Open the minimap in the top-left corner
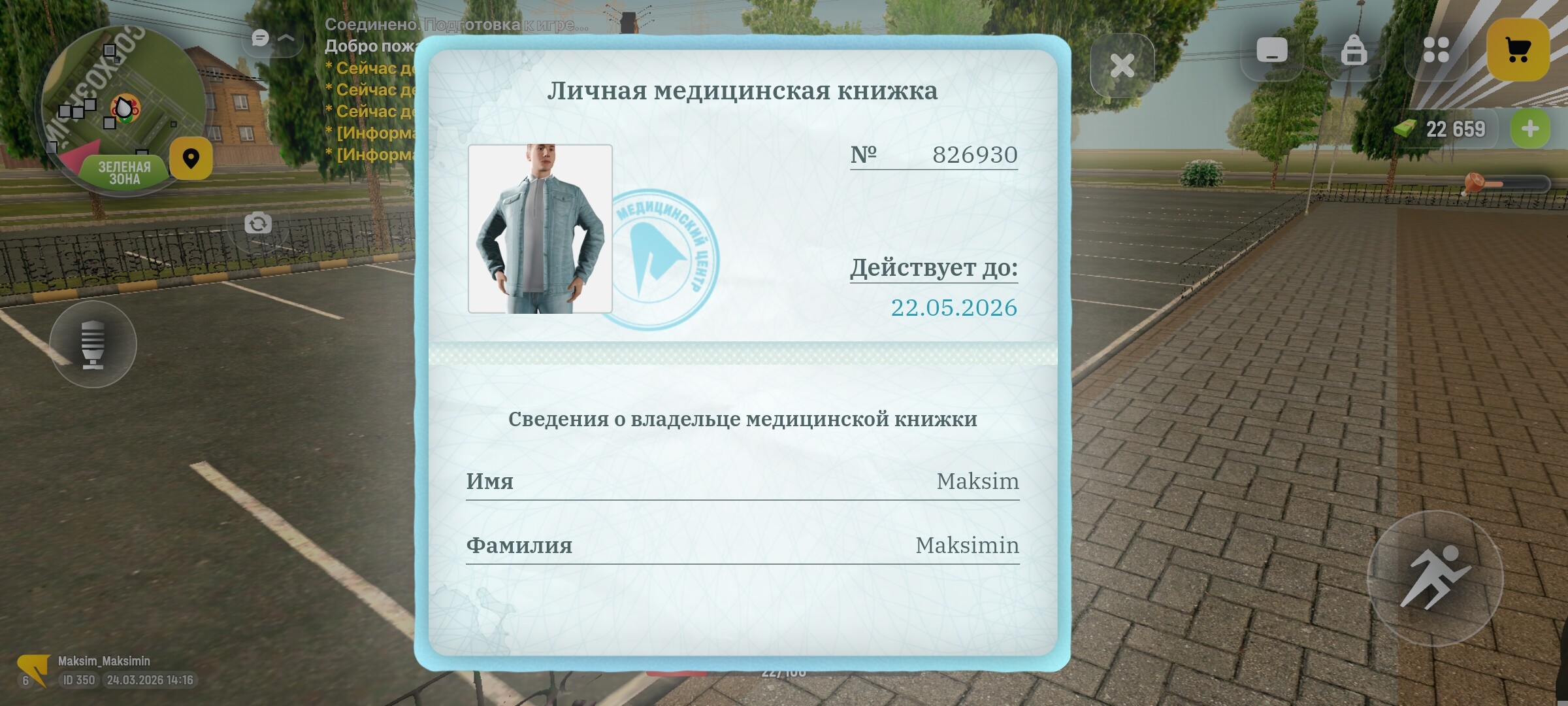This screenshot has height=706, width=1568. 124,105
